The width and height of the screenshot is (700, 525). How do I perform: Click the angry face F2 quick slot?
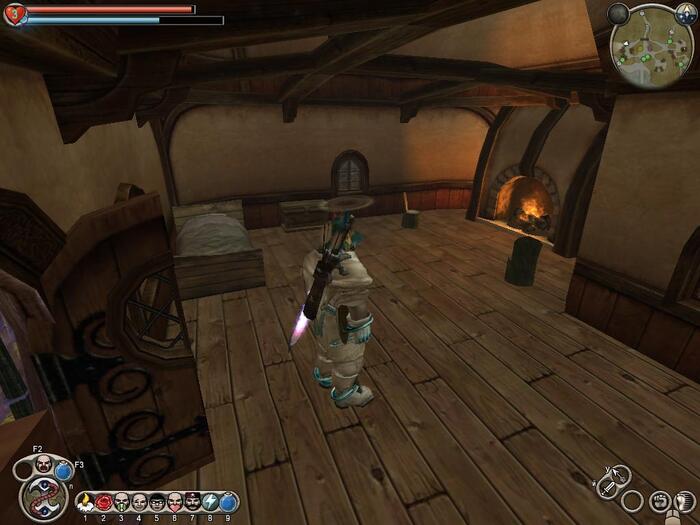click(43, 464)
